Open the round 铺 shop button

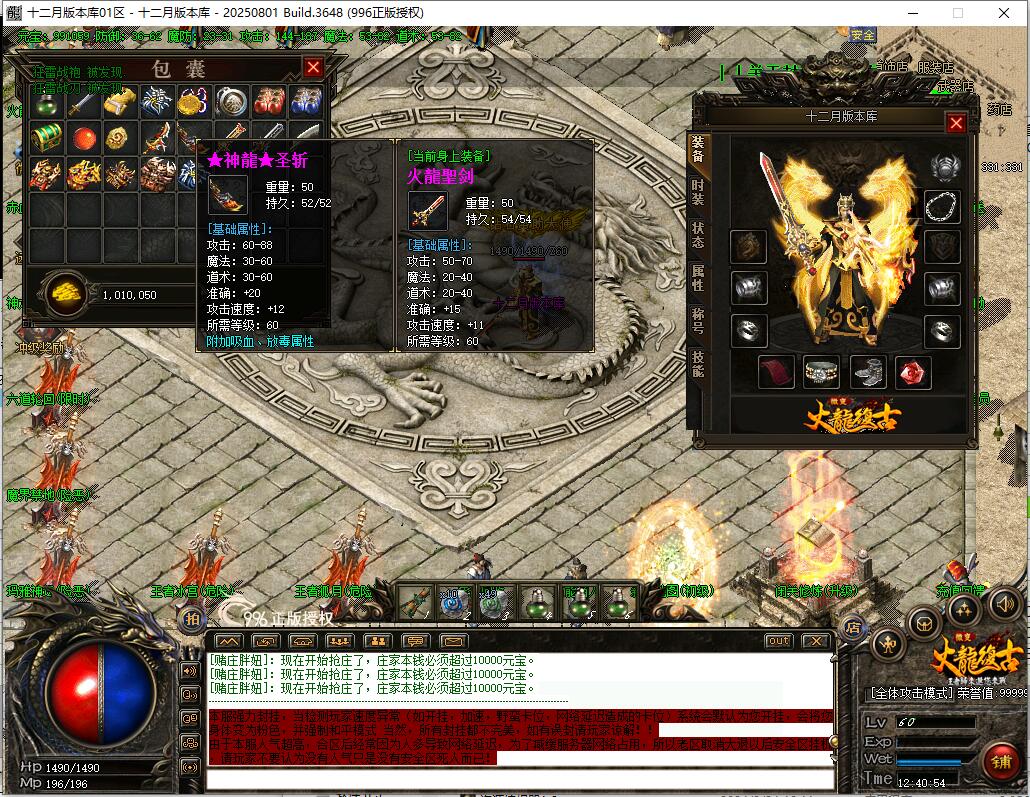pyautogui.click(x=1000, y=759)
